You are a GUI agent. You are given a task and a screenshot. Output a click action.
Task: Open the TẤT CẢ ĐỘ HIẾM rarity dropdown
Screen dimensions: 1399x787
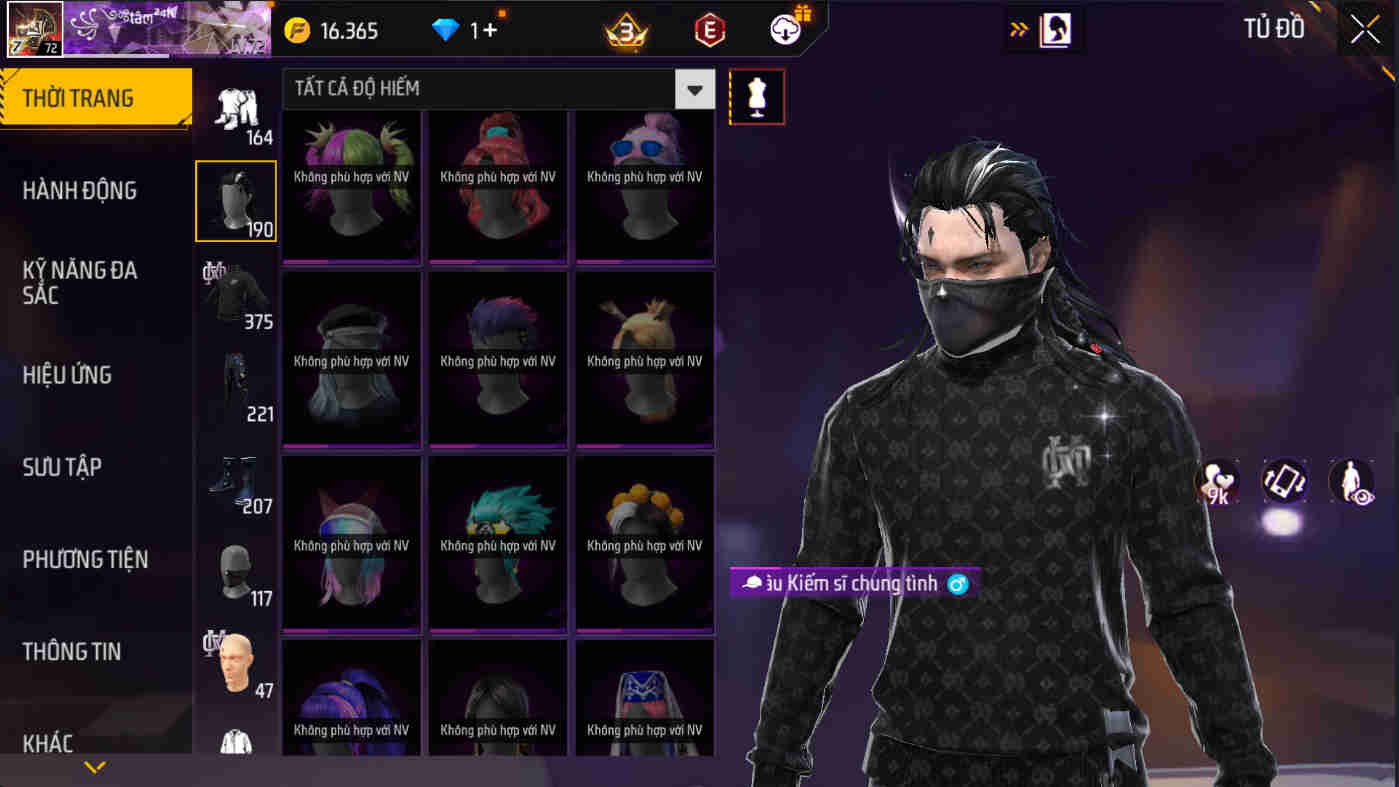coord(490,89)
